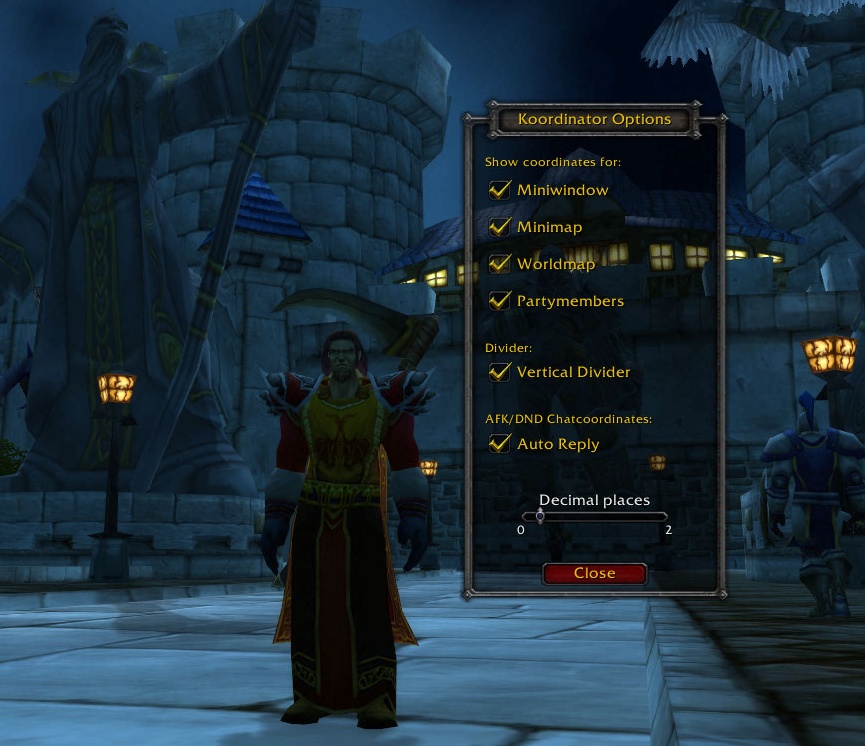
Task: Click the Decimal places slider handle
Action: click(x=540, y=517)
